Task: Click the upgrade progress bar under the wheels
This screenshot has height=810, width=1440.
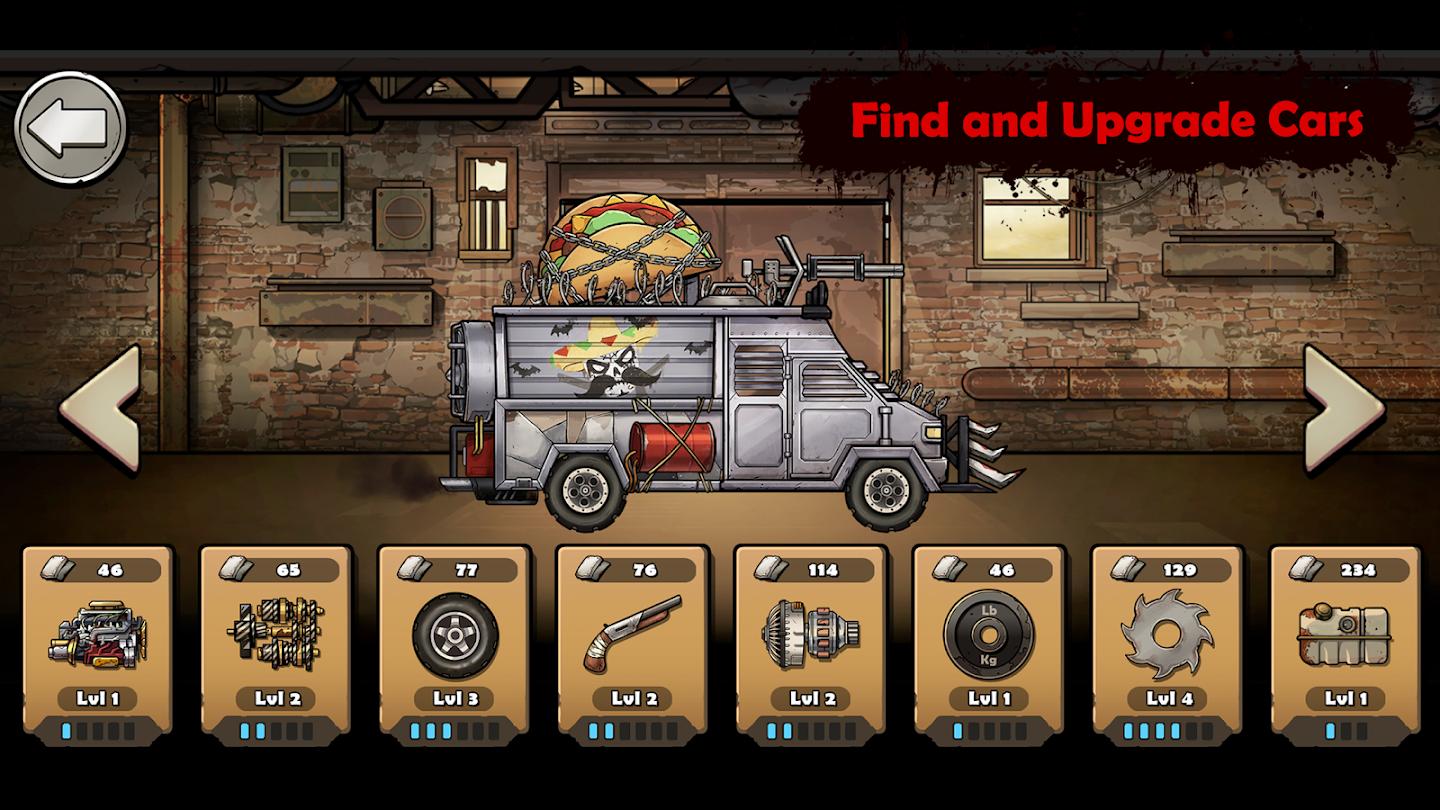Action: pyautogui.click(x=451, y=730)
